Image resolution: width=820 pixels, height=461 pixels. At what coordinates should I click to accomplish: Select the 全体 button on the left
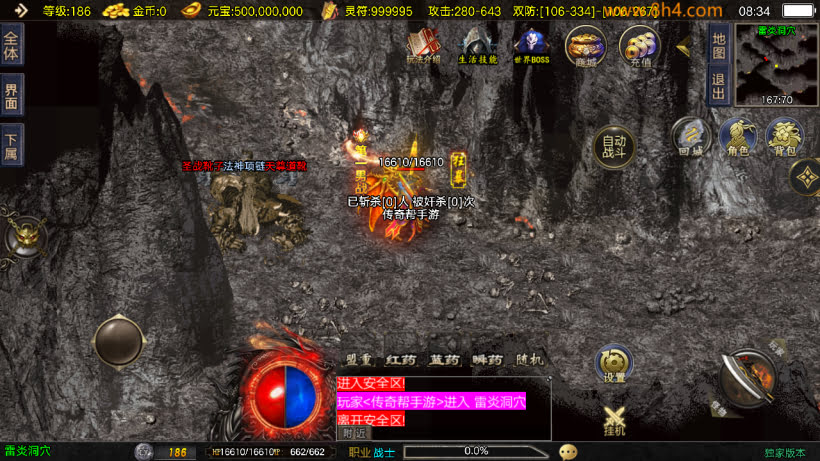tap(11, 46)
